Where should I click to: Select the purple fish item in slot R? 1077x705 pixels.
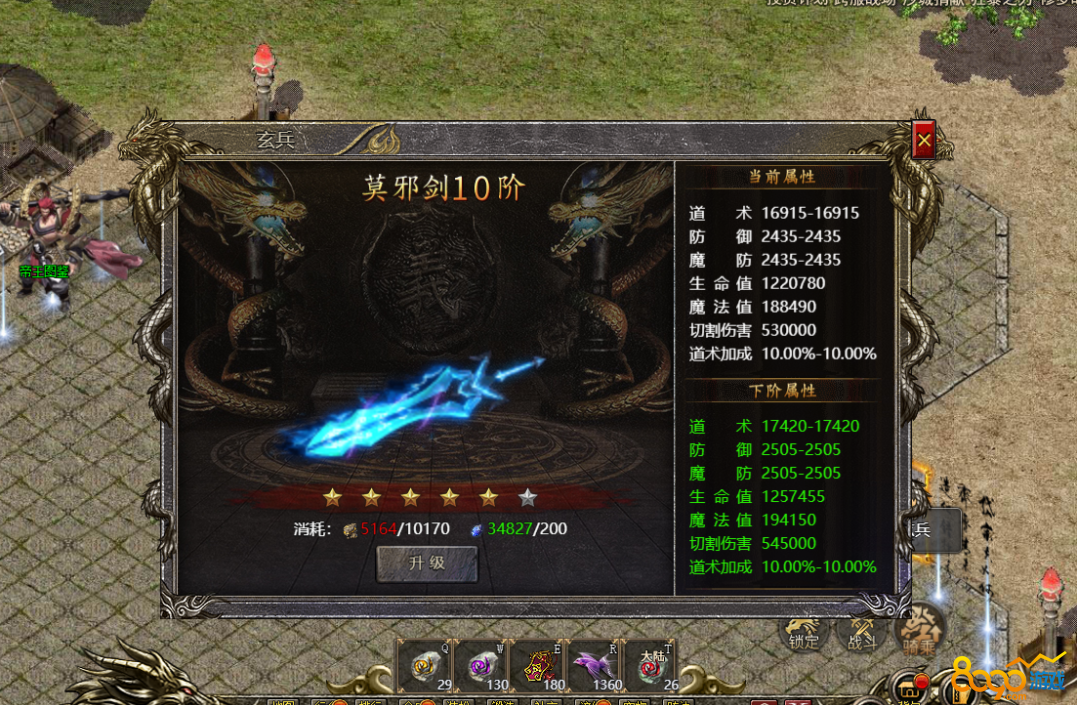596,665
